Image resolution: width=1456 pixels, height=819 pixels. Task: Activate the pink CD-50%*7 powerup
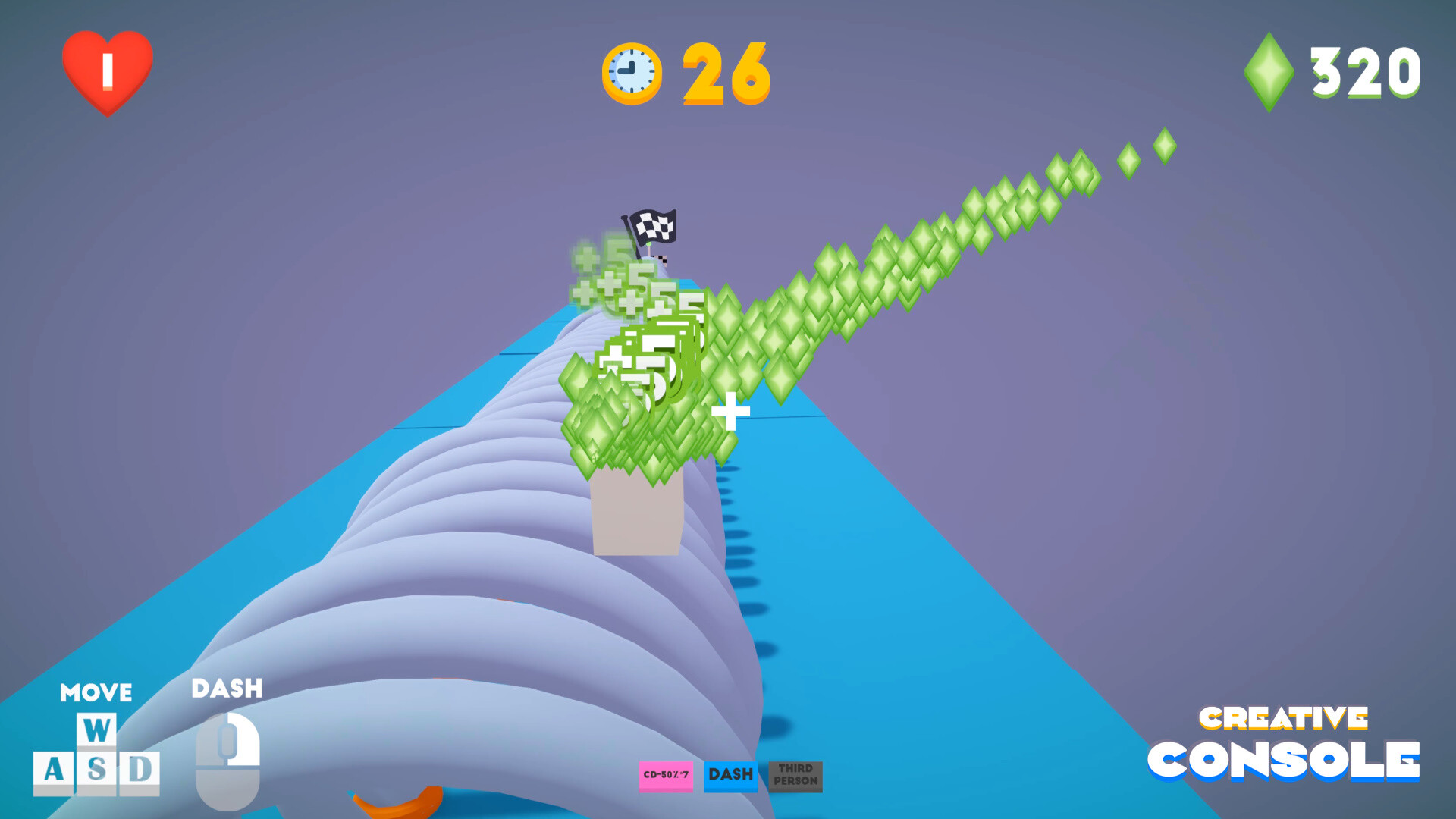click(x=667, y=777)
